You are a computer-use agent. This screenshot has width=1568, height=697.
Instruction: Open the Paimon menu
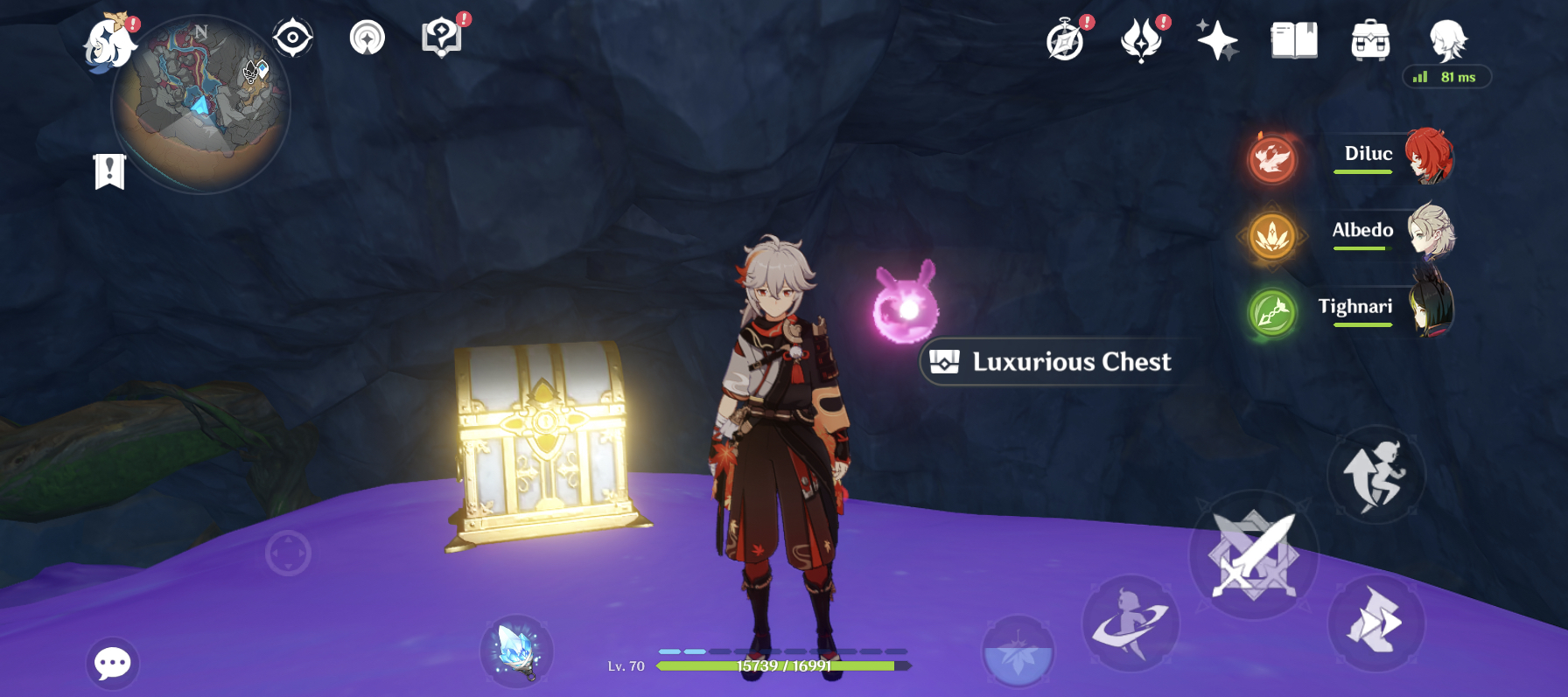pos(114,44)
